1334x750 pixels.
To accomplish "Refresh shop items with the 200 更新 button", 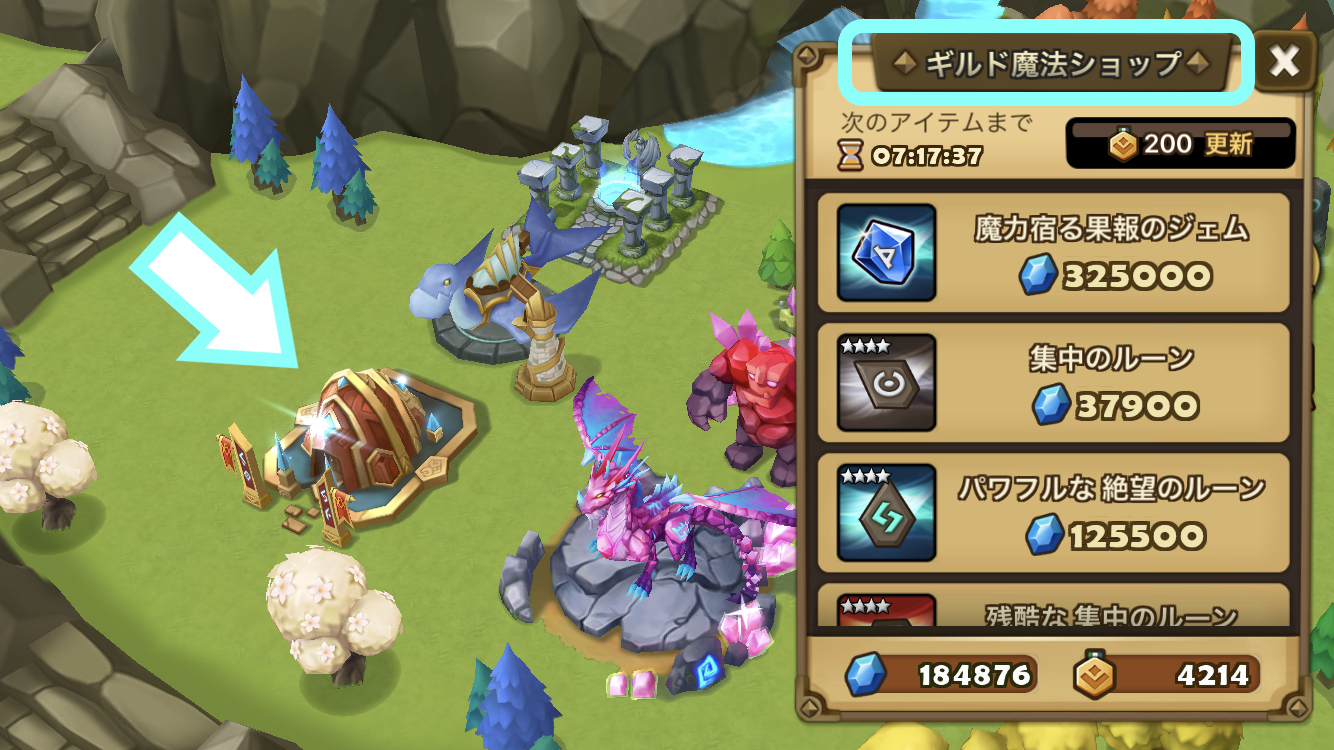I will [1181, 144].
